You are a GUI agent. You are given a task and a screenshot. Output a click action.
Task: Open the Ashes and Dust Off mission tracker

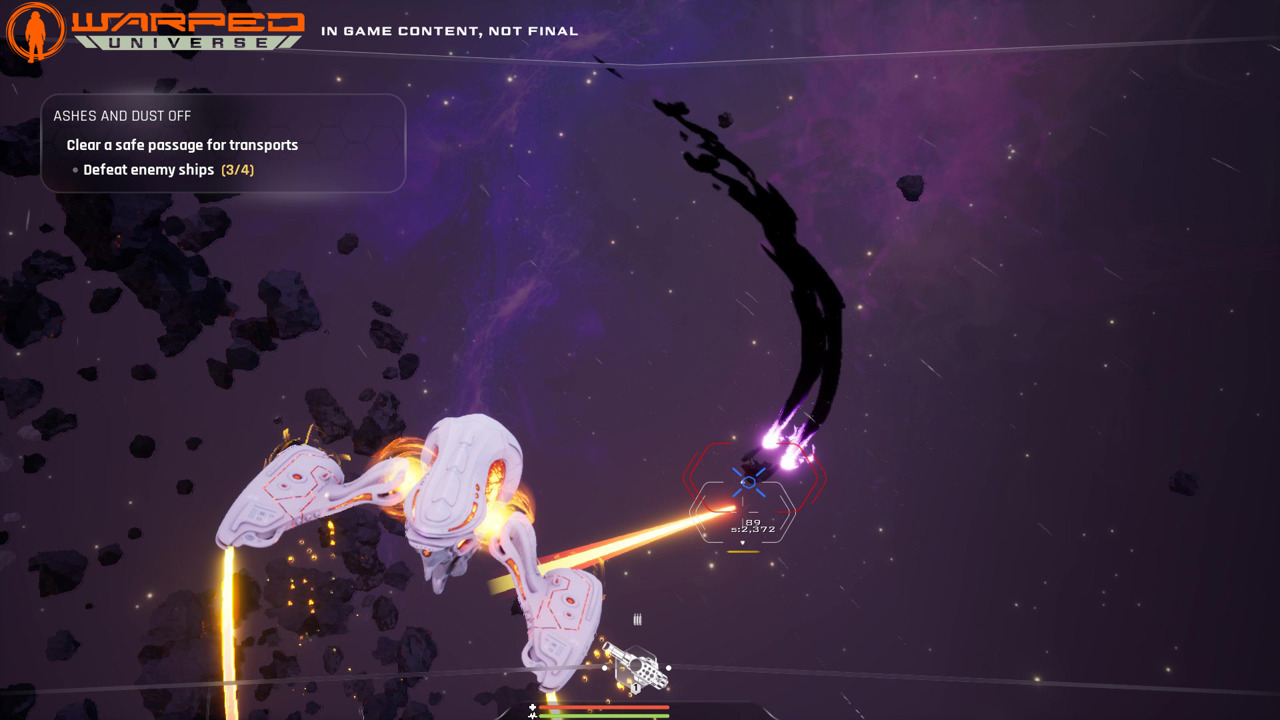tap(223, 143)
